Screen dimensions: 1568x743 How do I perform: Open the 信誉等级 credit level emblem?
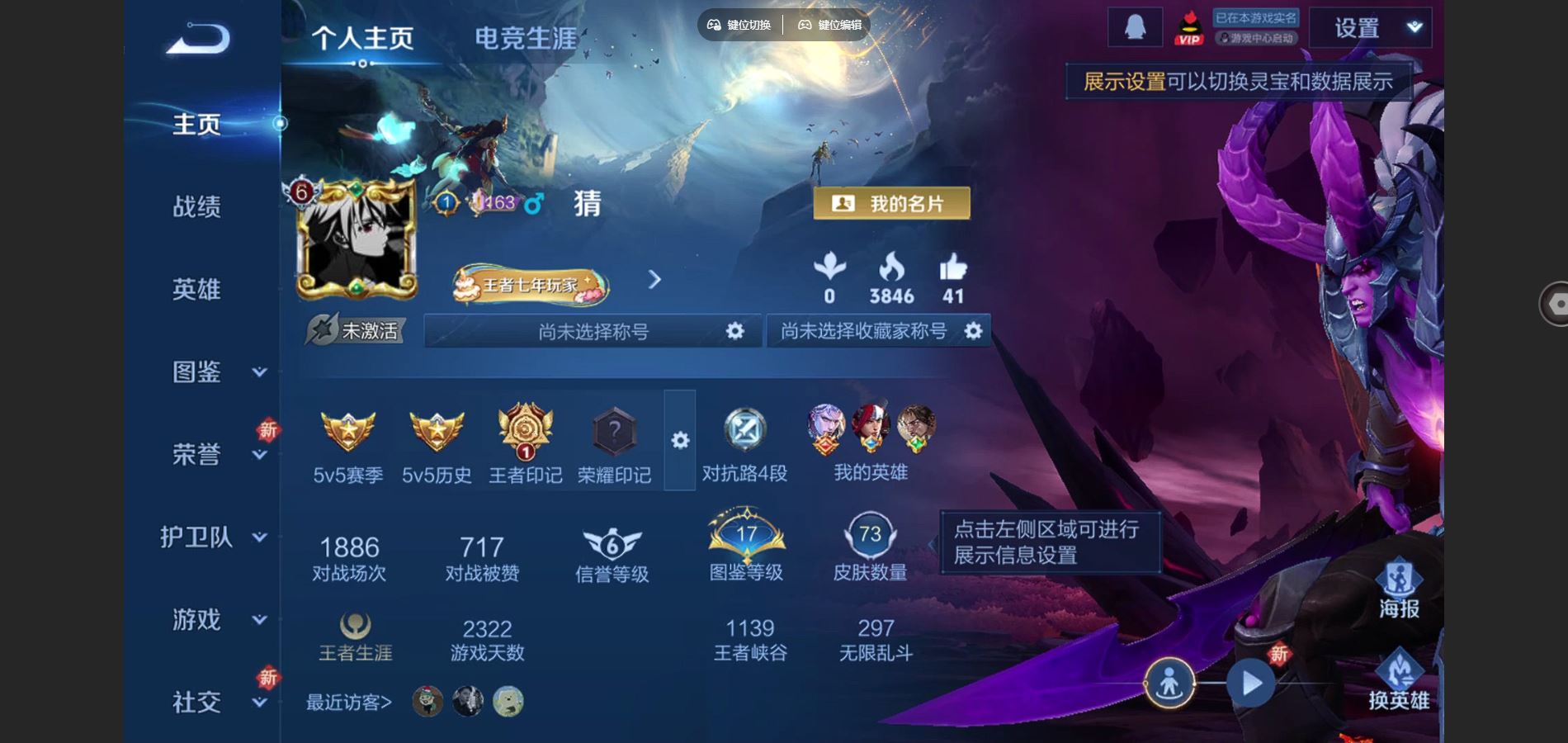pyautogui.click(x=613, y=545)
